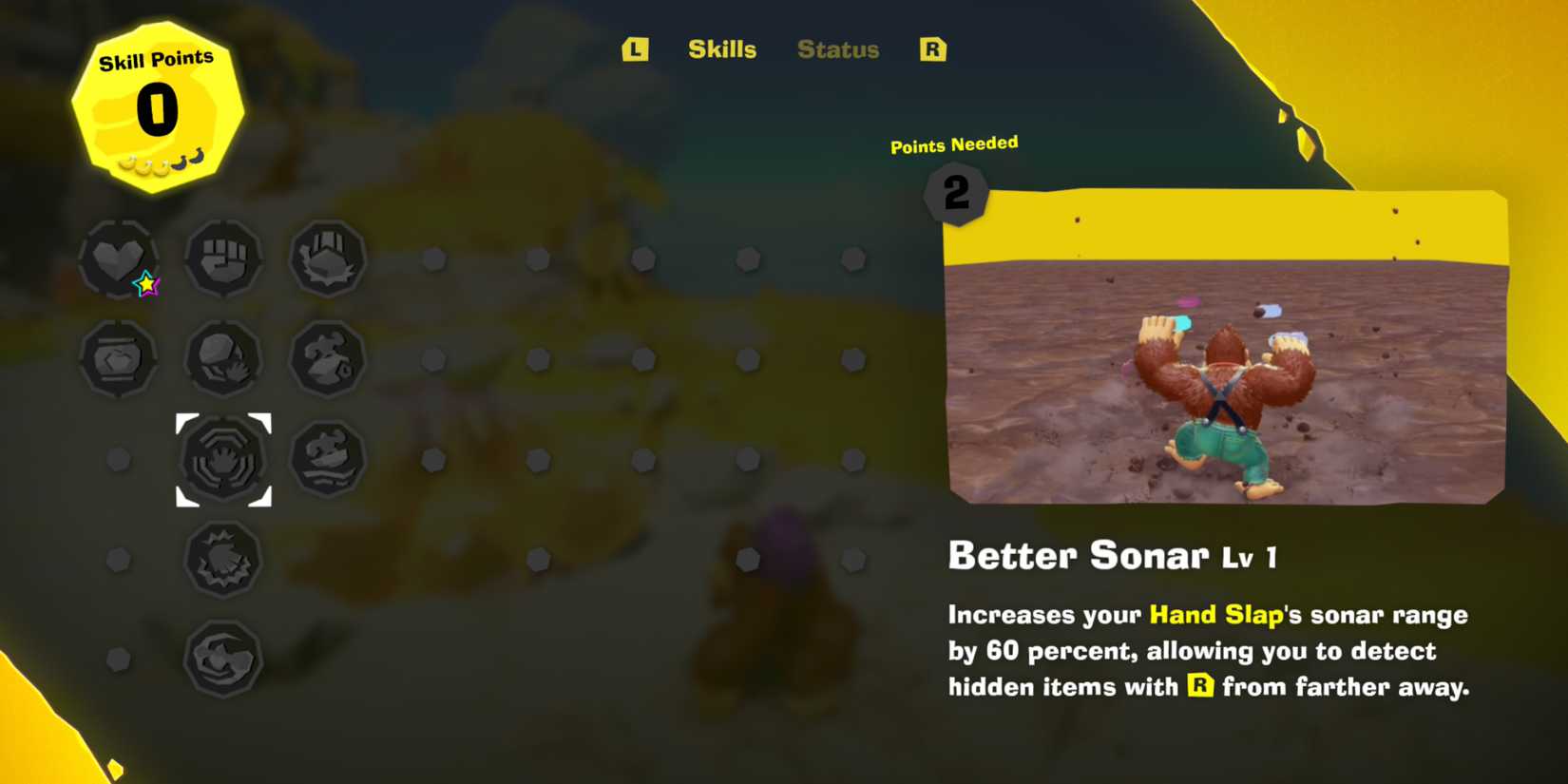Select the creature skill icon right of rock throw
The image size is (1568, 784).
tap(327, 359)
